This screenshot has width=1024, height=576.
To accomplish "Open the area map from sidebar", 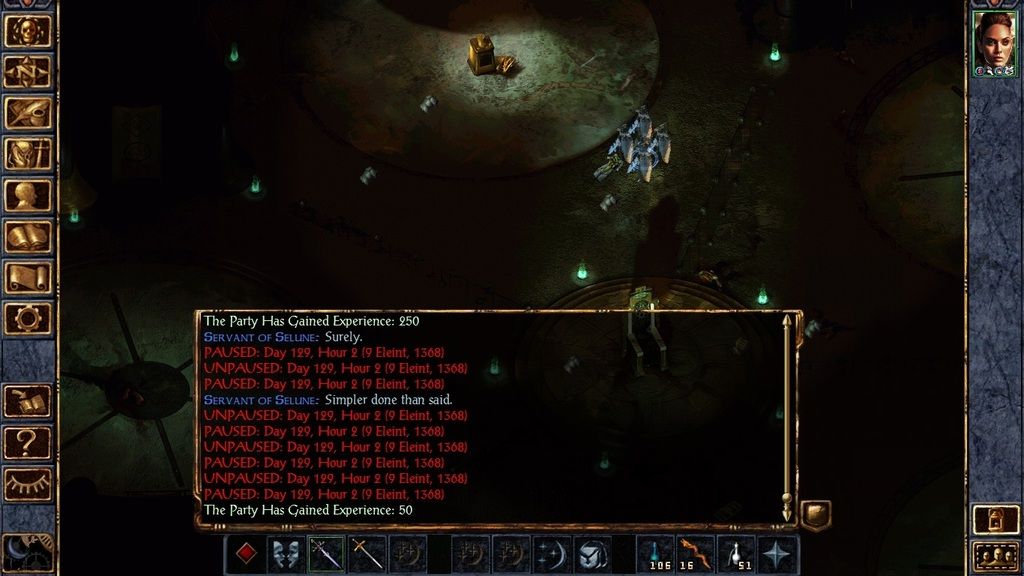I will click(28, 72).
